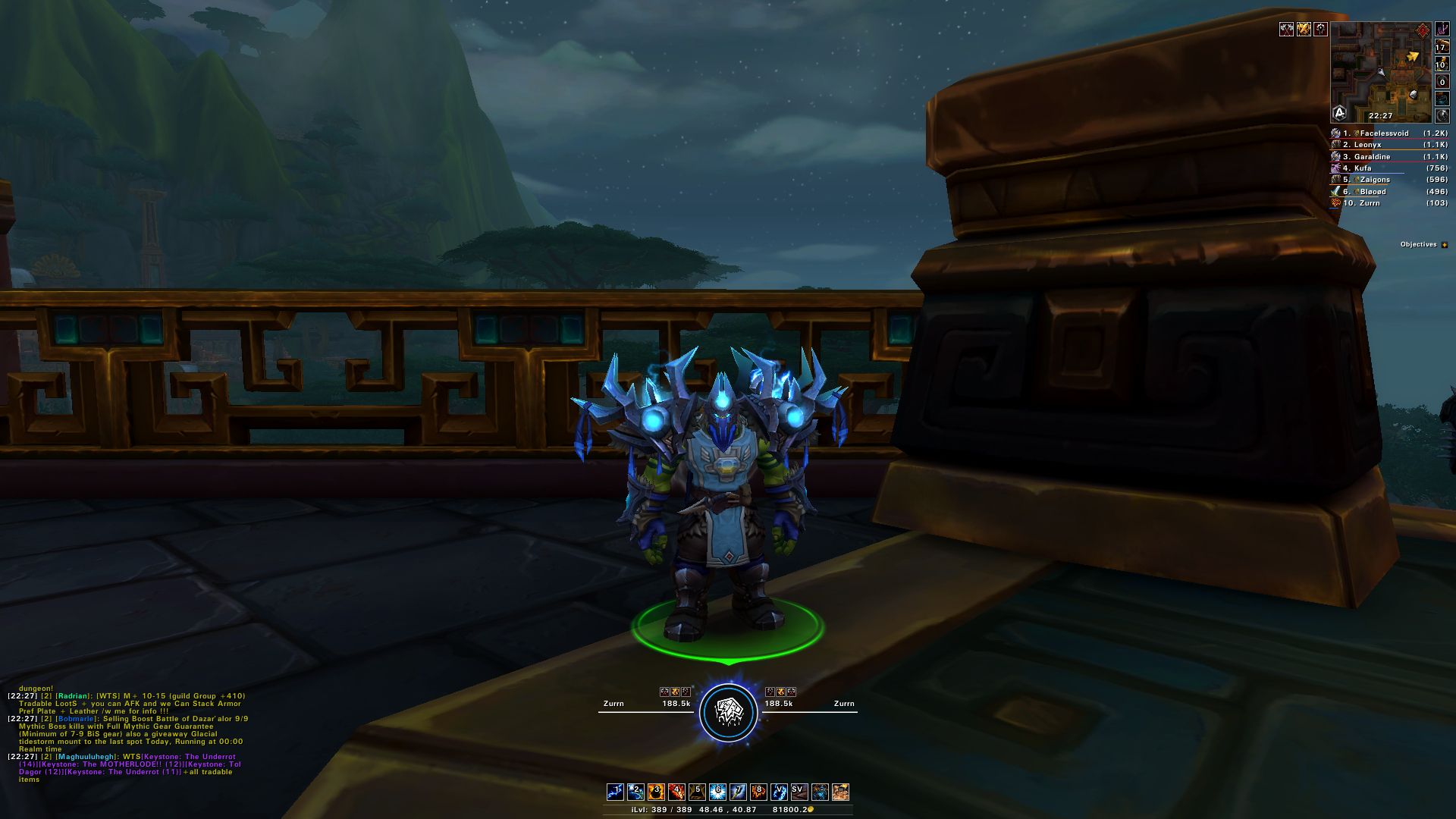Use the frost ability in slot 6
Viewport: 1456px width, 819px height.
click(x=717, y=791)
